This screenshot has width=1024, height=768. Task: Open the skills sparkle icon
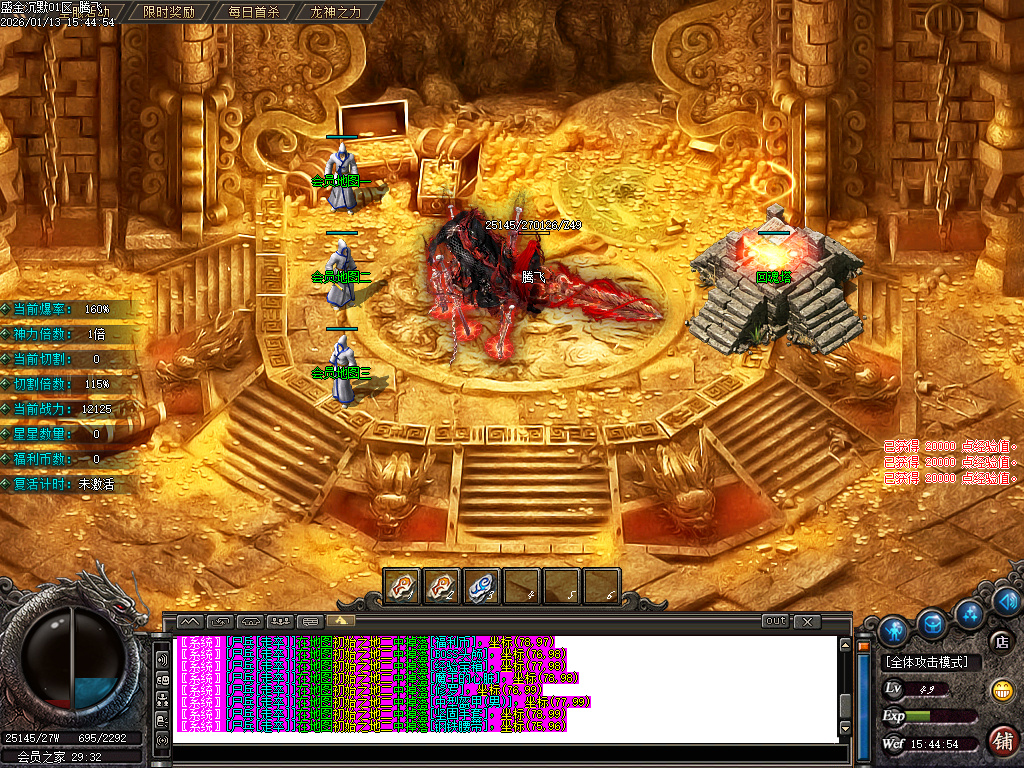968,612
